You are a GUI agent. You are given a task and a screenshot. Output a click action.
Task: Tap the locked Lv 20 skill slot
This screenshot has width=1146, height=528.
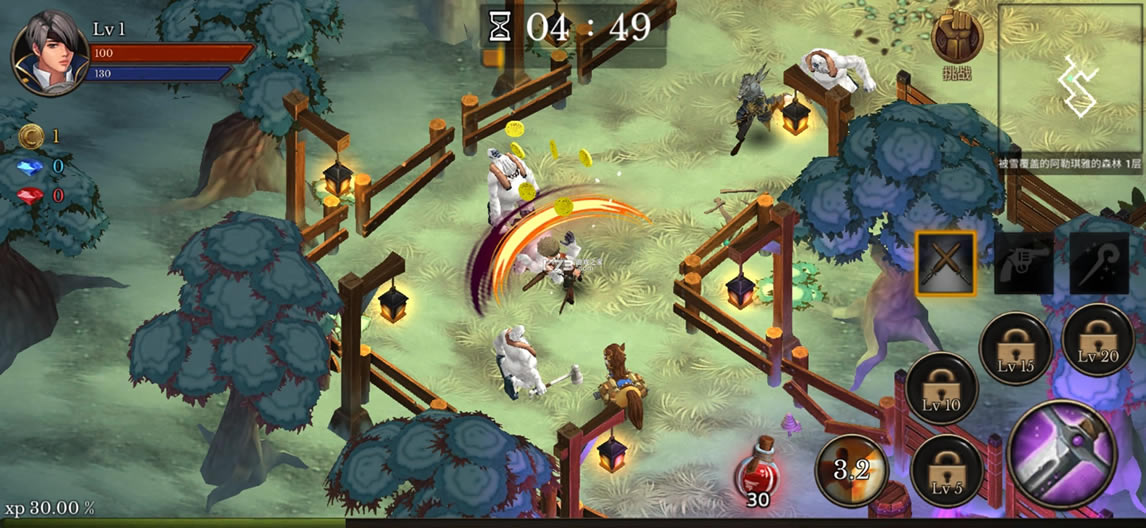pos(1097,339)
